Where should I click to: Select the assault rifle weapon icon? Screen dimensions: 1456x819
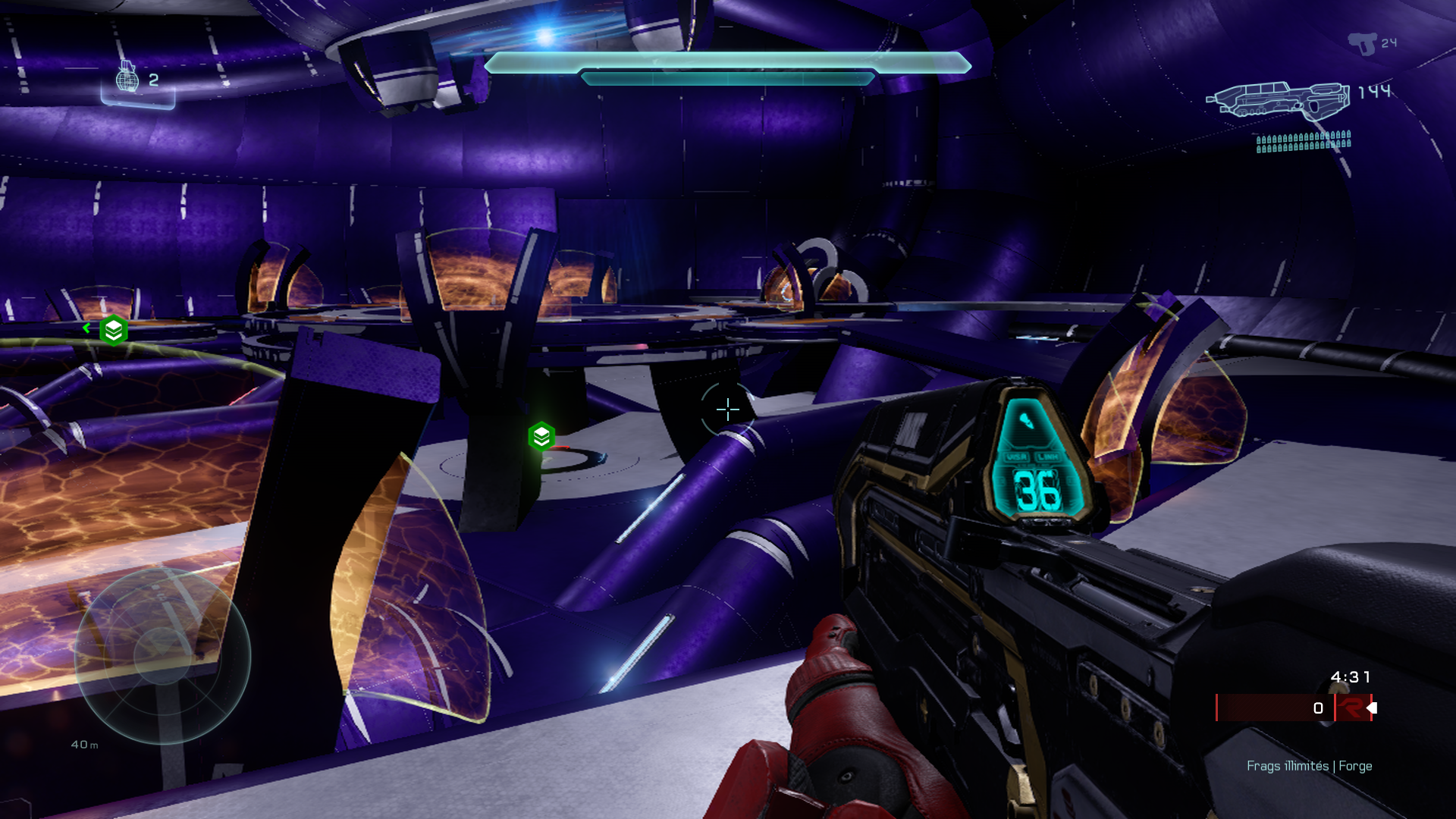tap(1278, 100)
